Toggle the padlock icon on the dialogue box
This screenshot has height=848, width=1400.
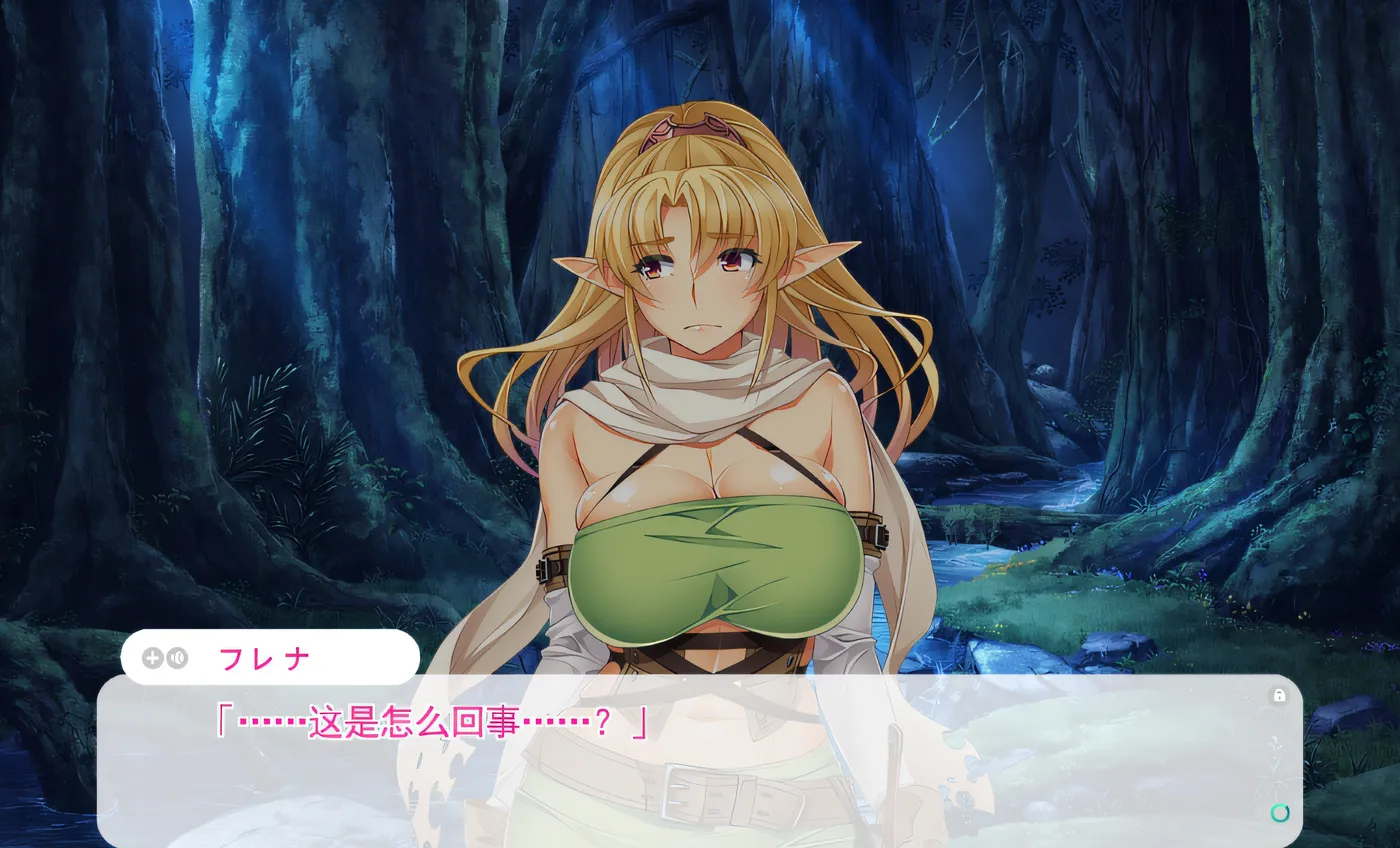point(1278,695)
